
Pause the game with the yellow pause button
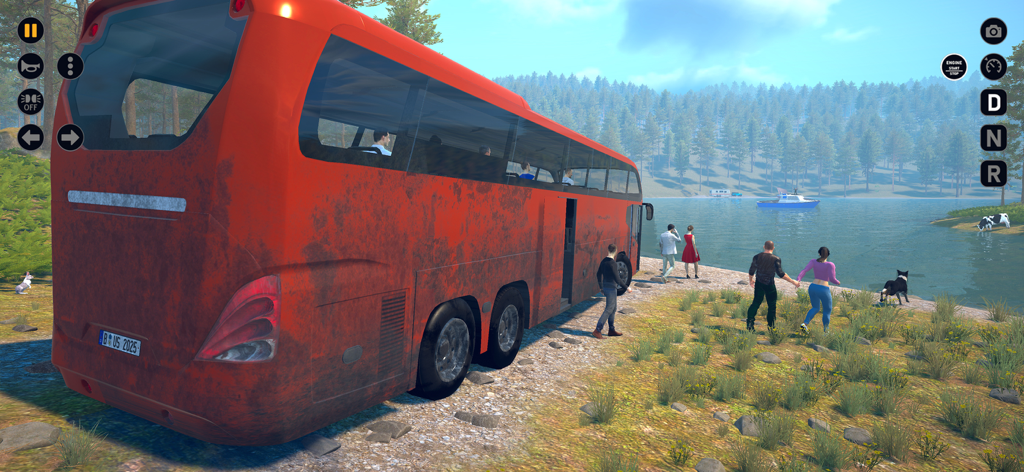pos(31,30)
